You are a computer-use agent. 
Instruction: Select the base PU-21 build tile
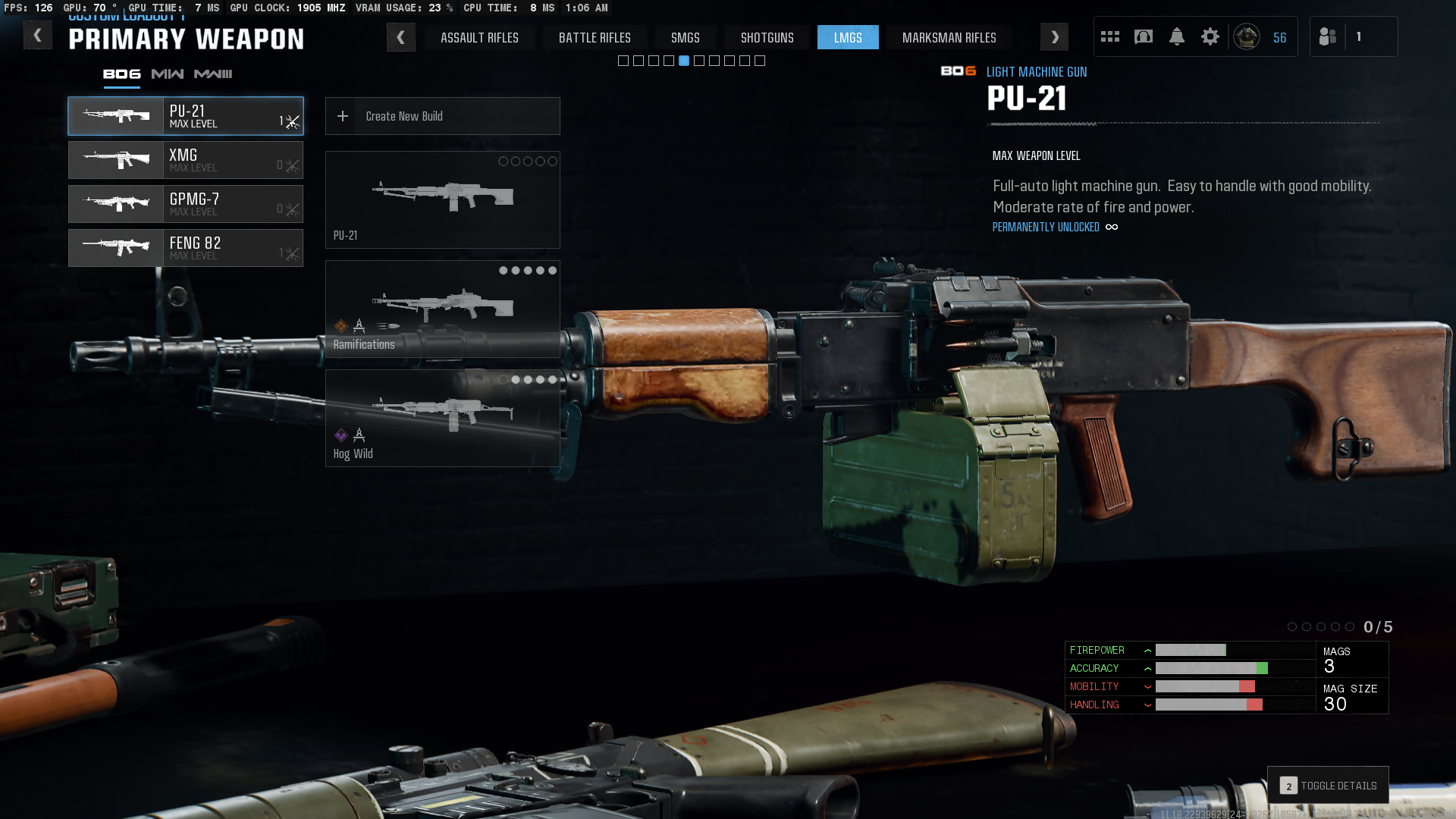(443, 200)
